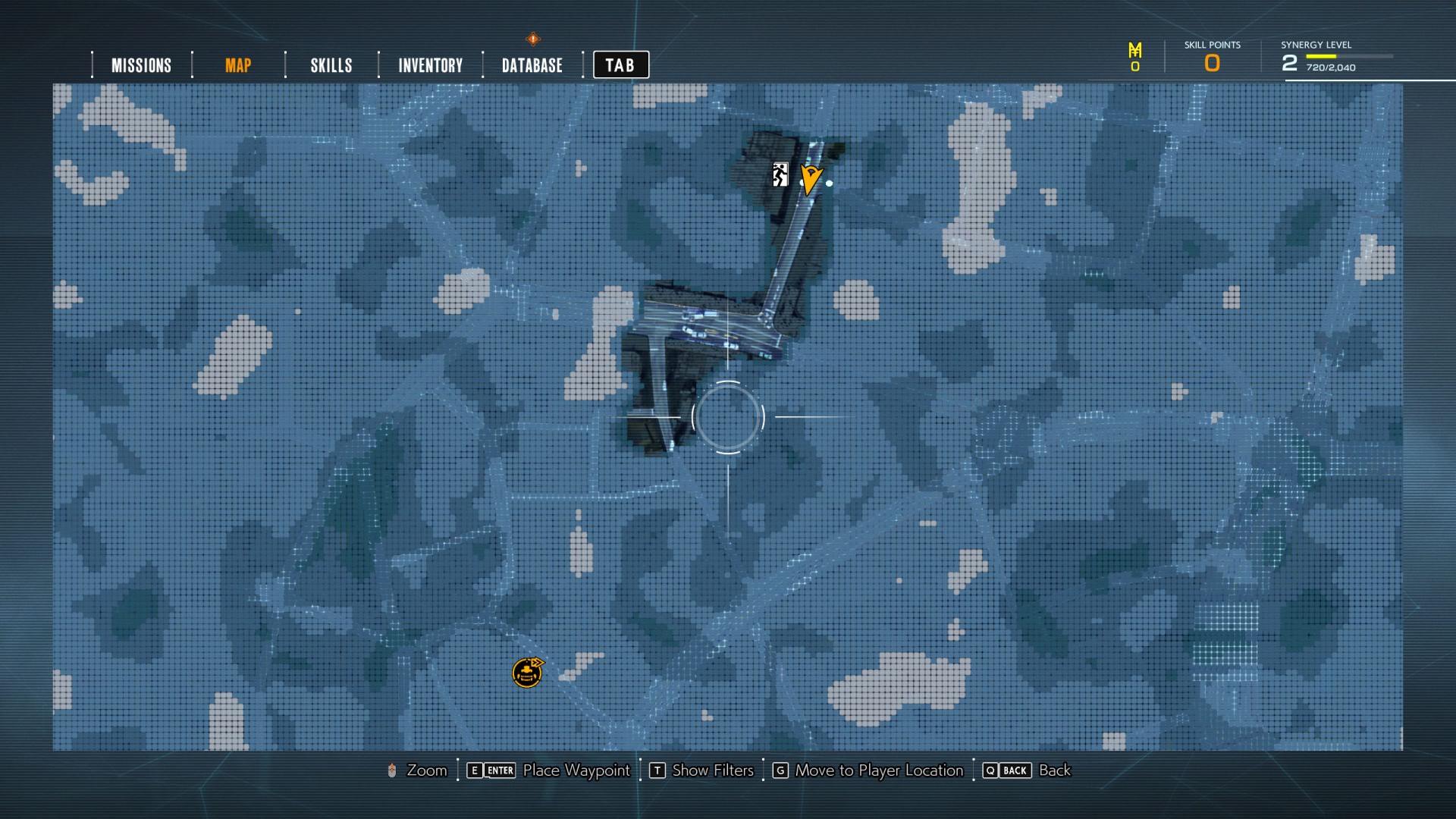Click the orange vehicle mission marker

(x=528, y=673)
